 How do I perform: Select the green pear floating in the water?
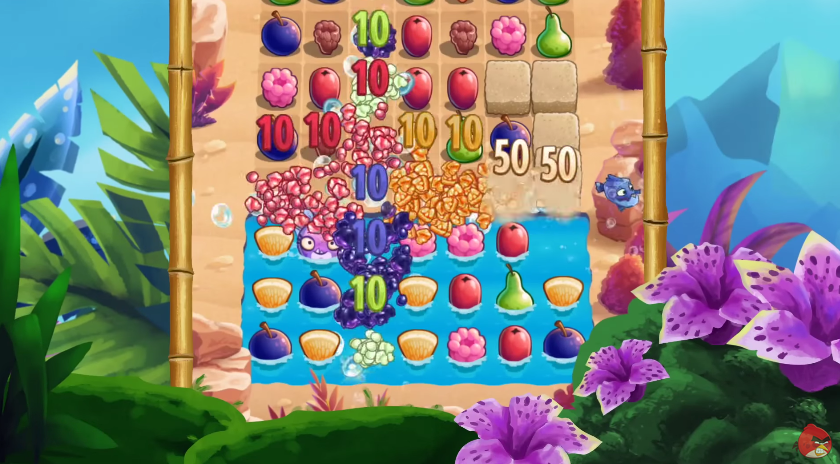click(514, 291)
